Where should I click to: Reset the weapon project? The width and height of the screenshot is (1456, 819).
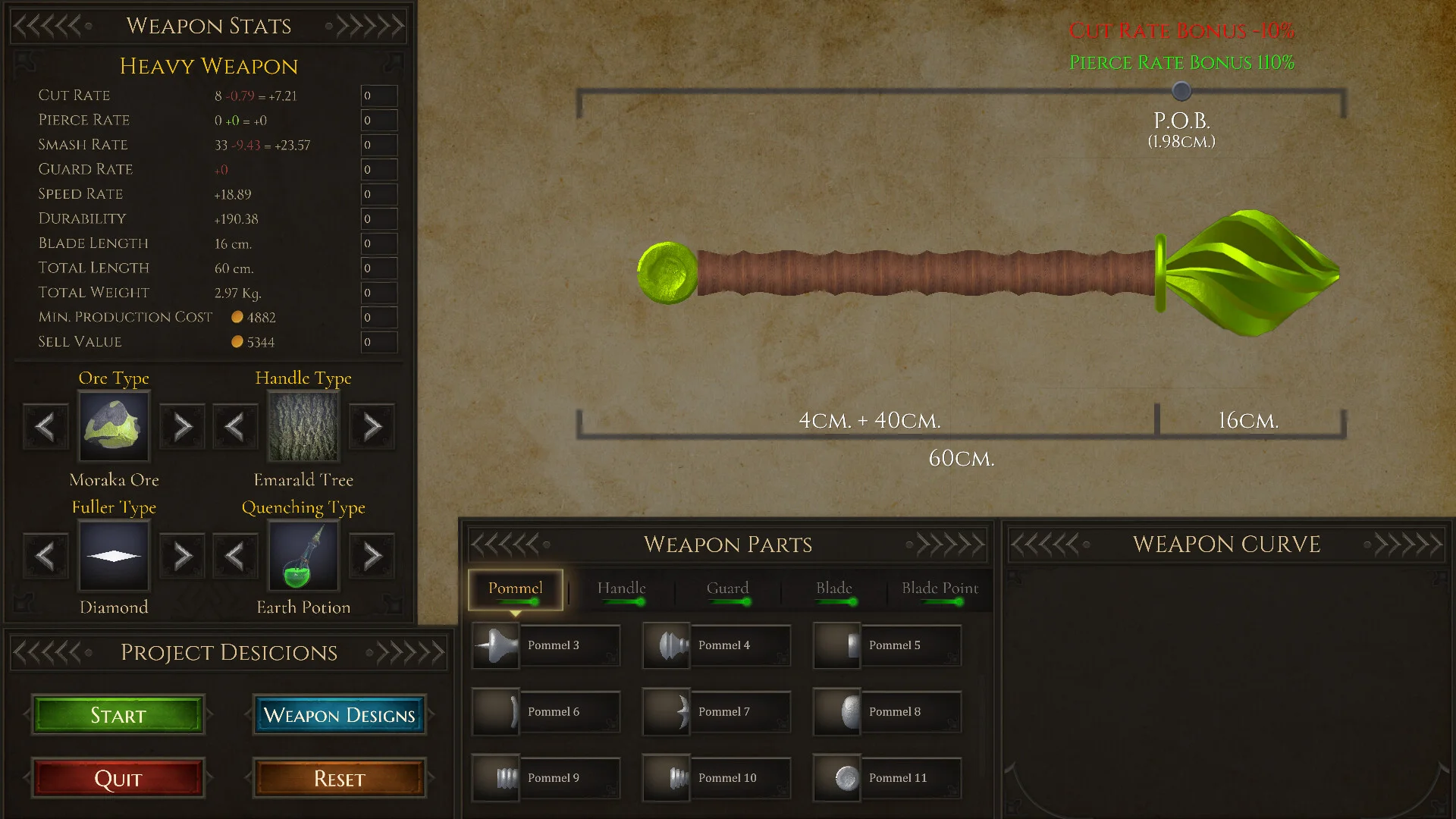point(339,779)
